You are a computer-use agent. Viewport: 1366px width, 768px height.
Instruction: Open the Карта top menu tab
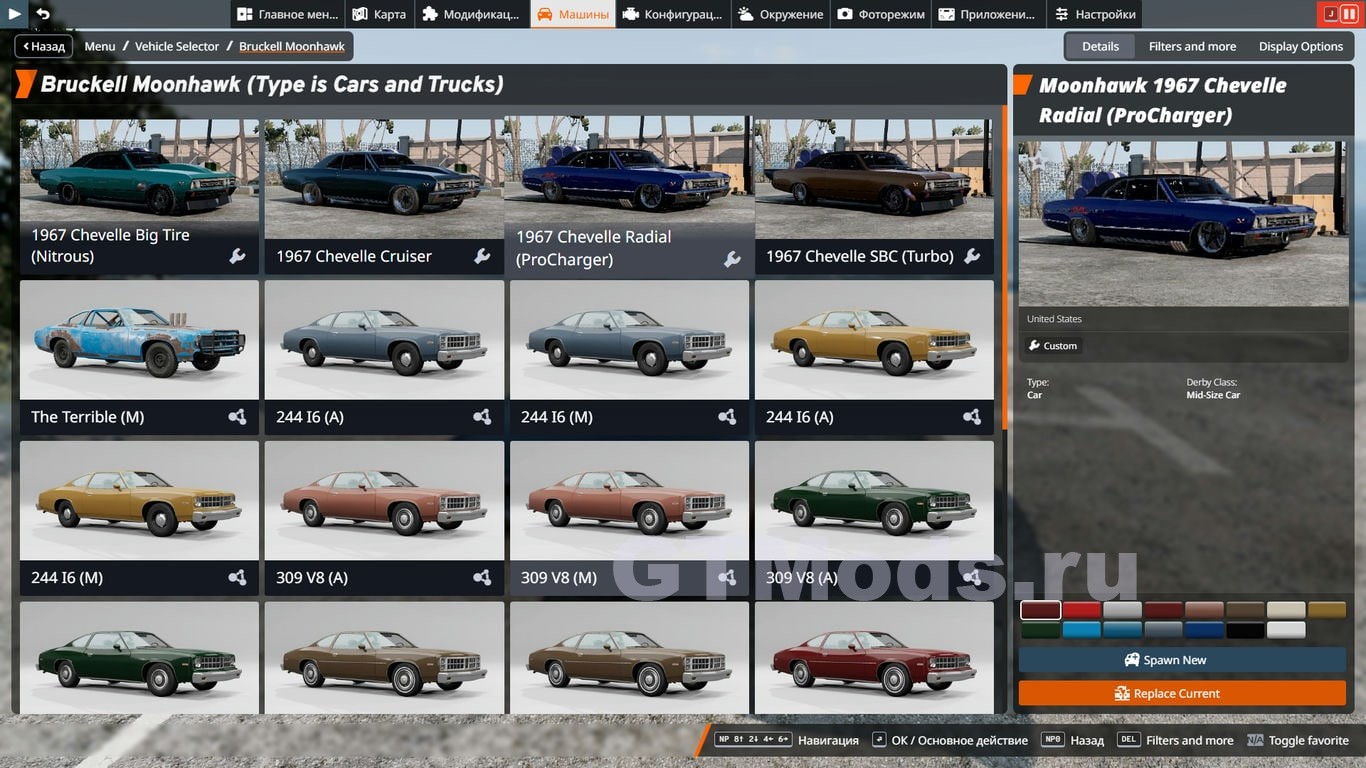(379, 14)
